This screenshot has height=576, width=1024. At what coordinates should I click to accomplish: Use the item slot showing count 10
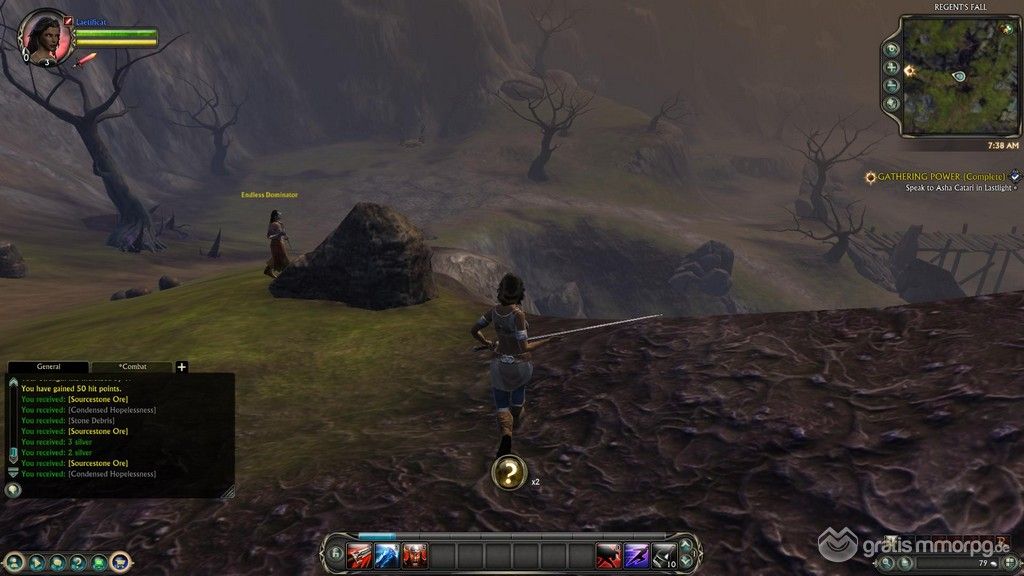663,555
